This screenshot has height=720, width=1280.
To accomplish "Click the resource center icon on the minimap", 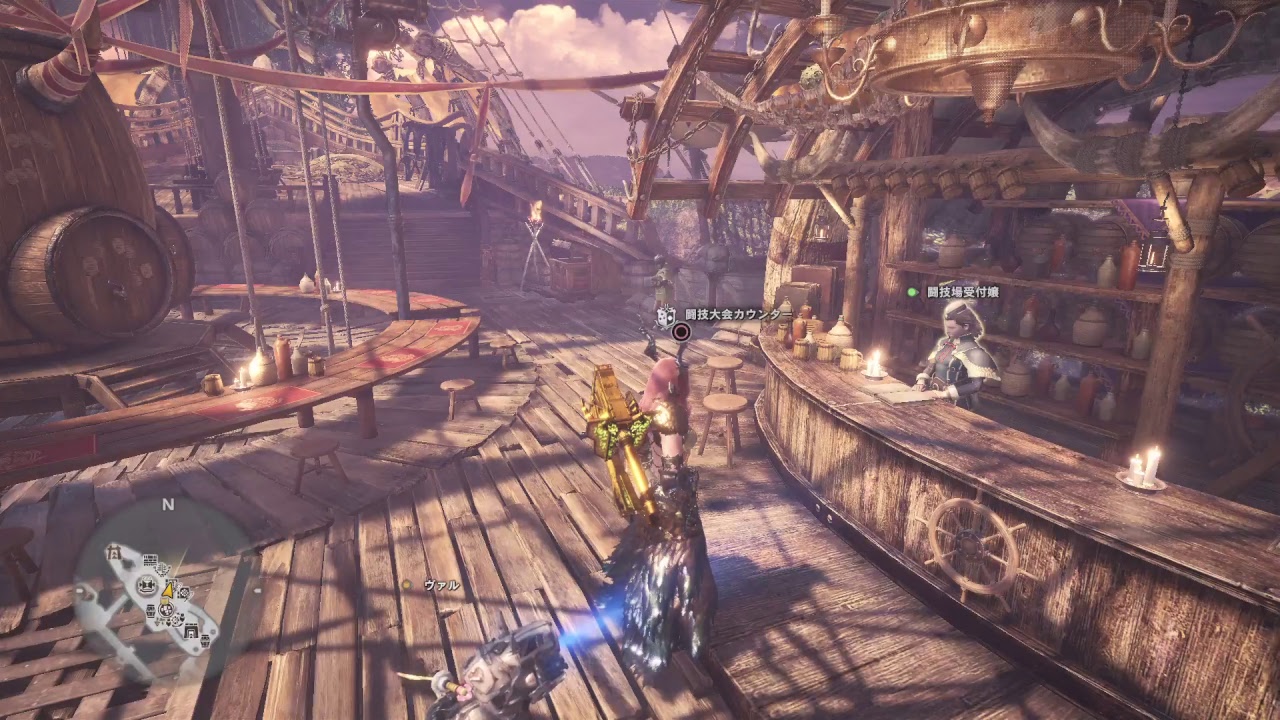I will pos(161,568).
